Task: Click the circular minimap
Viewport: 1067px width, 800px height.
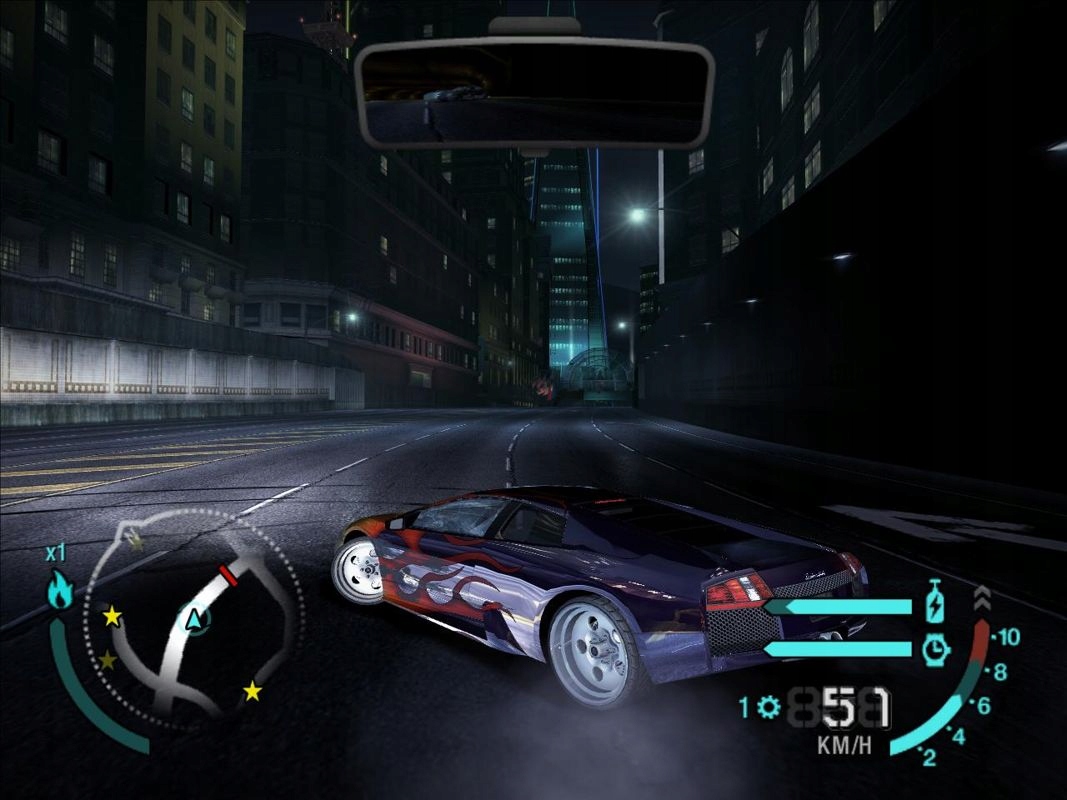Action: tap(190, 618)
